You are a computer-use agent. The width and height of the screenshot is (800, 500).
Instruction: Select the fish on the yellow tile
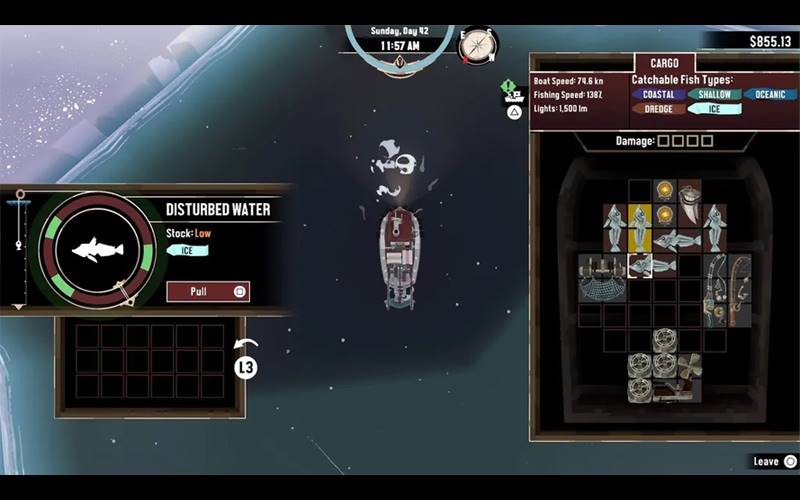coord(640,227)
